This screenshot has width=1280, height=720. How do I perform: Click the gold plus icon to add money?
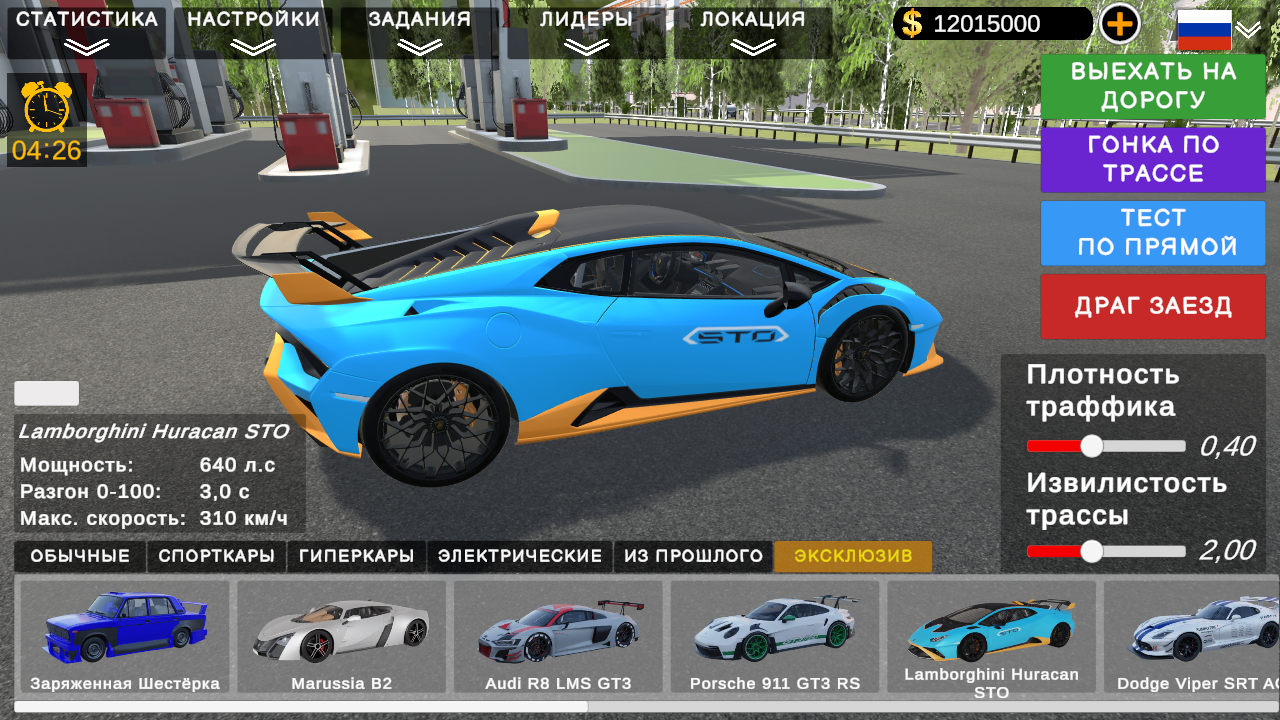pyautogui.click(x=1120, y=22)
